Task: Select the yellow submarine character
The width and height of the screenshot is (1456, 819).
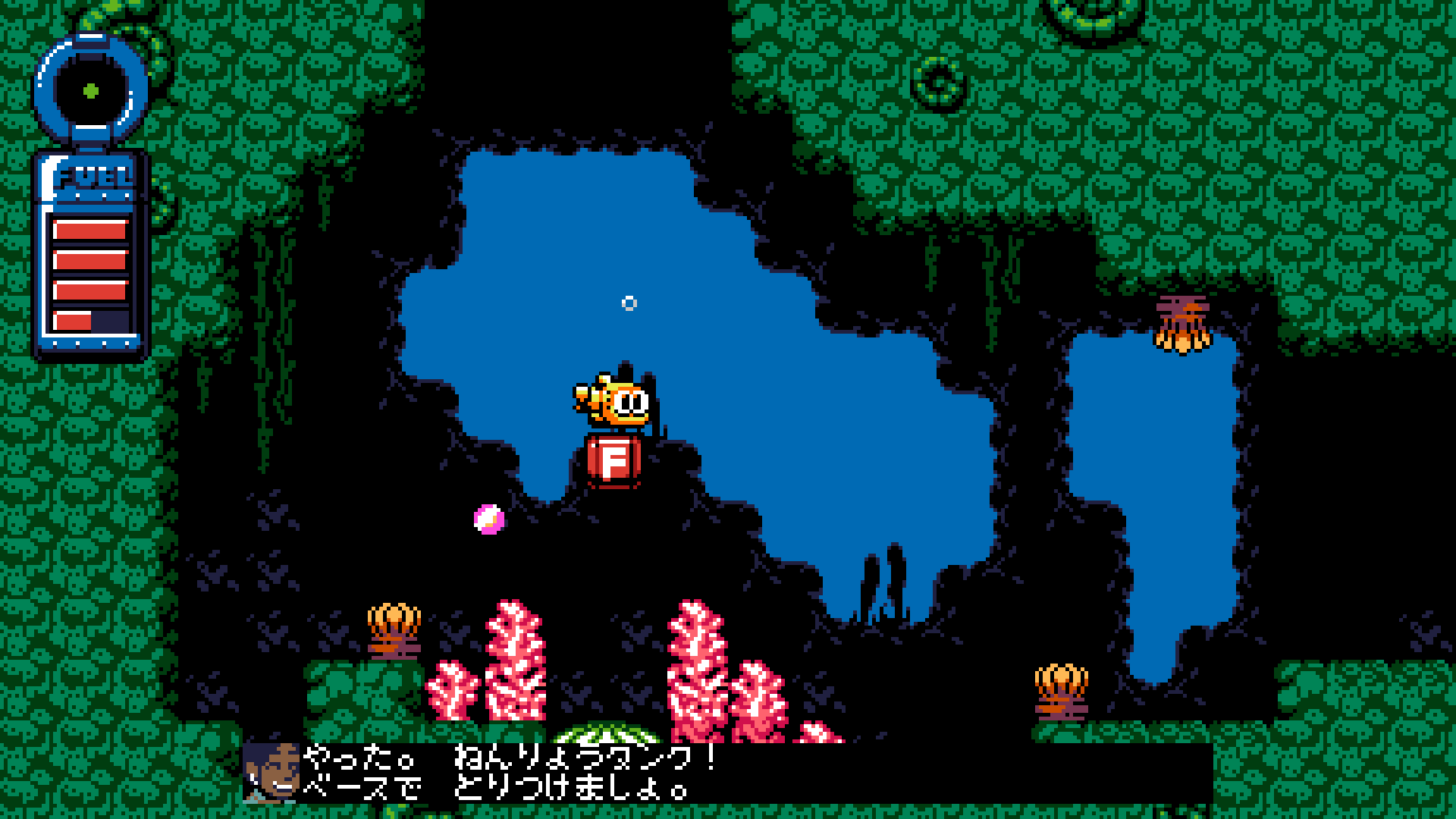Action: pyautogui.click(x=614, y=400)
